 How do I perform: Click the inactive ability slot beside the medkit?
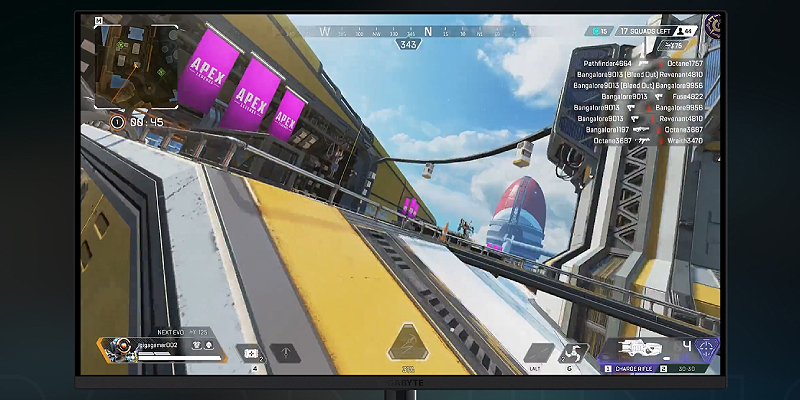click(x=287, y=353)
